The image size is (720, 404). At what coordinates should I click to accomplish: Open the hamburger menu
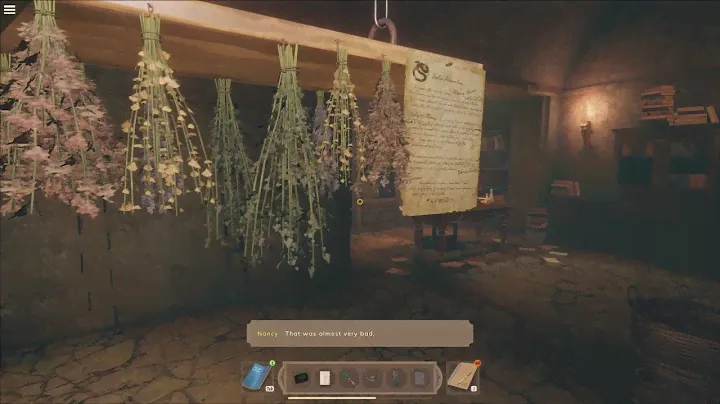tap(10, 10)
